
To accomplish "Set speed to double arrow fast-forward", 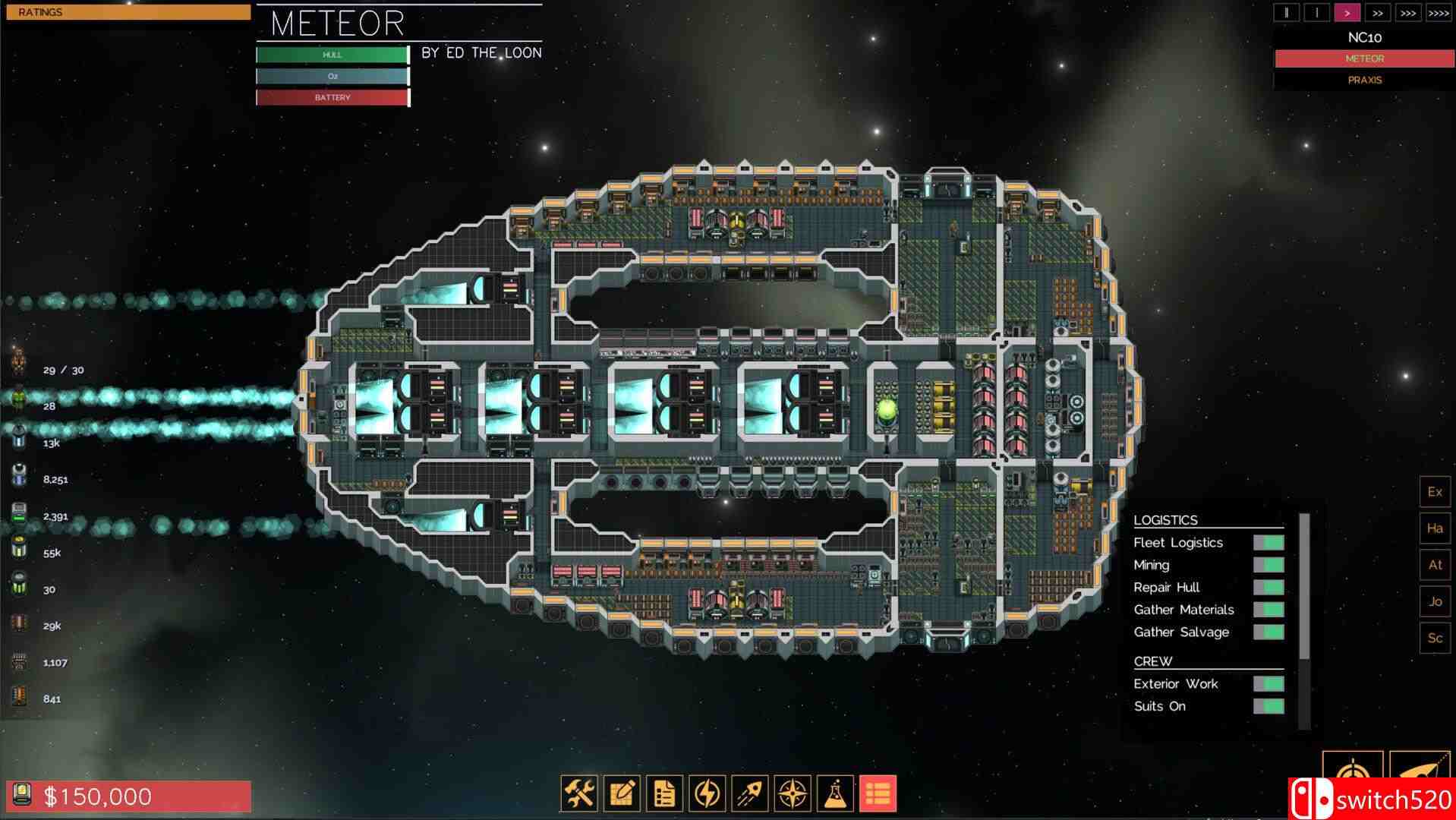I will click(1377, 13).
